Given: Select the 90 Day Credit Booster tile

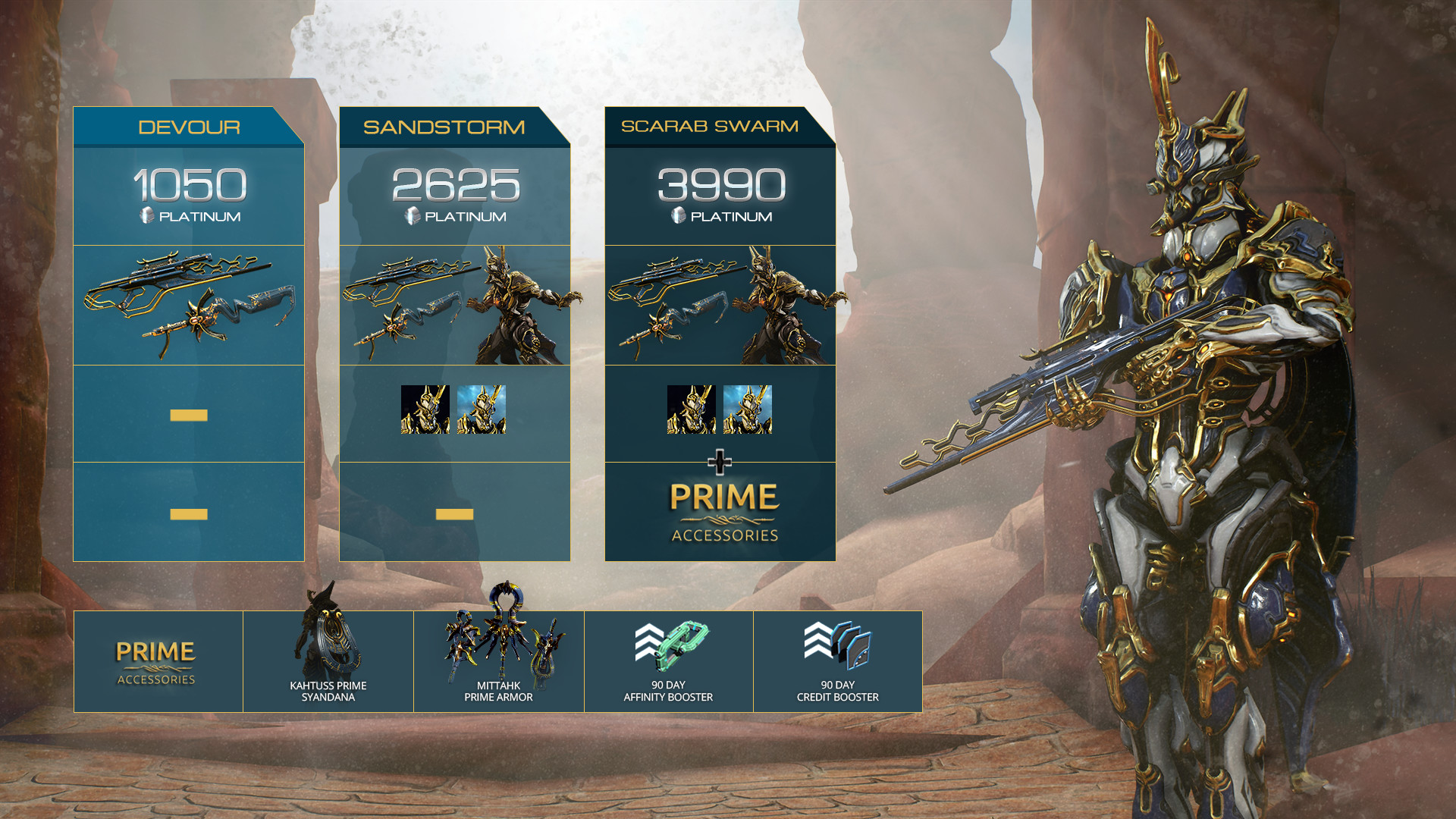Looking at the screenshot, I should coord(837,661).
